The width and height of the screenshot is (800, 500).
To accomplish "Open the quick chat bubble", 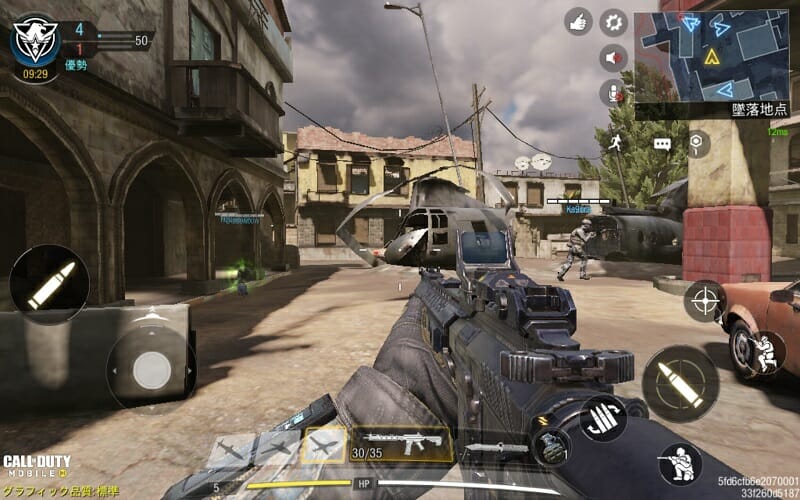I will tap(662, 144).
